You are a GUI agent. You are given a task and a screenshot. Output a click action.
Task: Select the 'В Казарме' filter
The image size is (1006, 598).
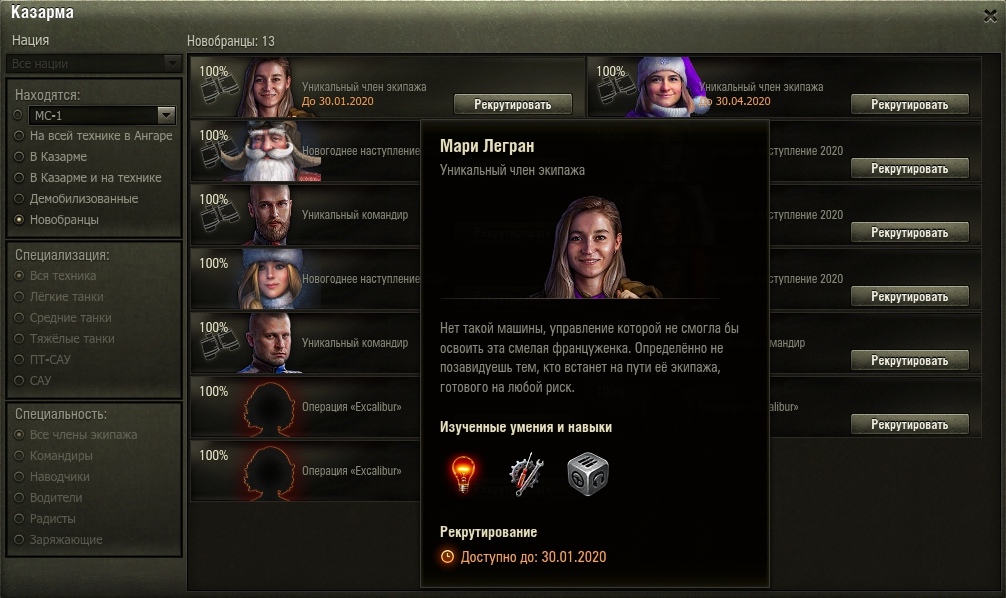click(x=18, y=157)
